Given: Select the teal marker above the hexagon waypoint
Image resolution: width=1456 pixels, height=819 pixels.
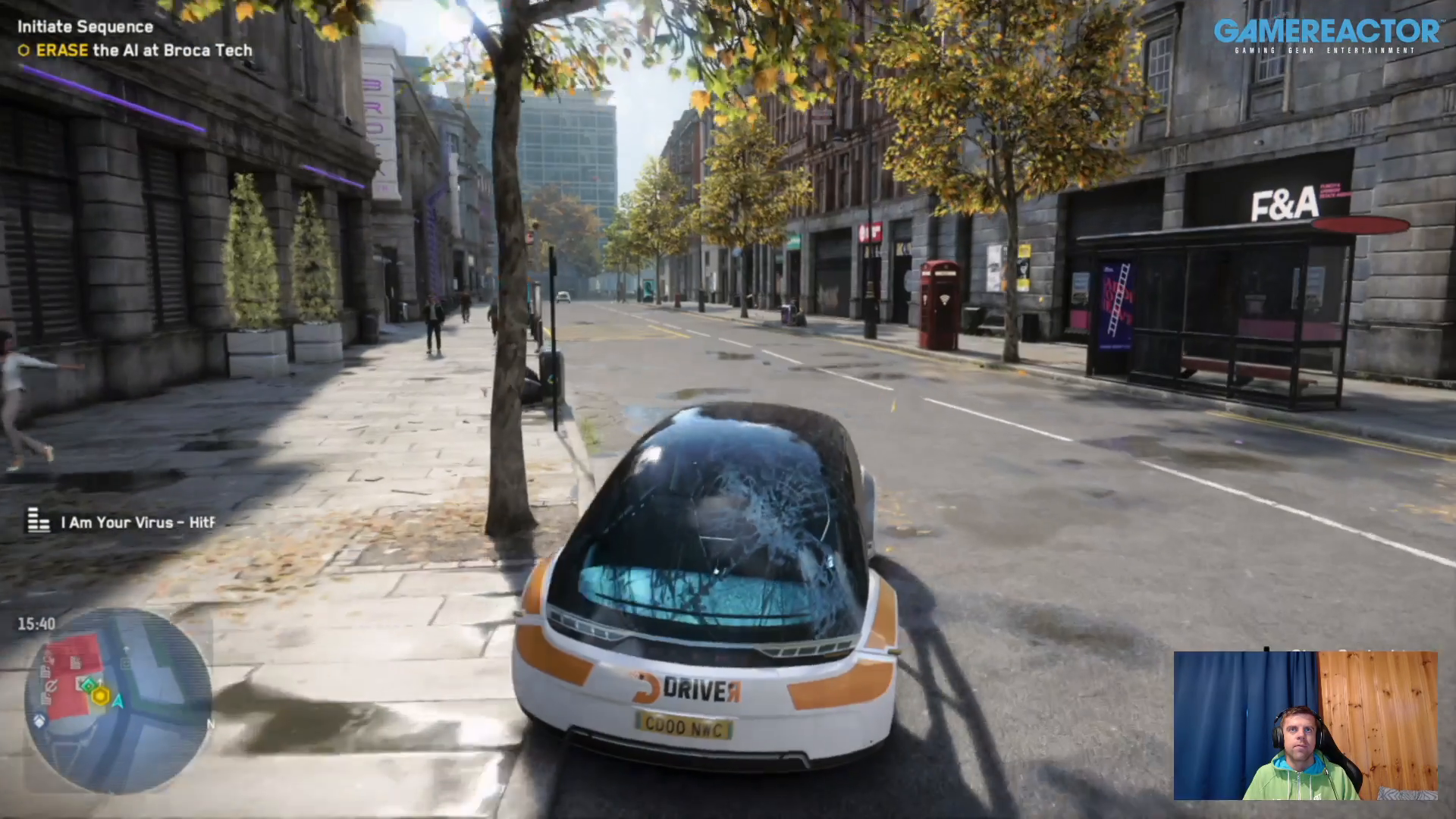Looking at the screenshot, I should pyautogui.click(x=99, y=682).
